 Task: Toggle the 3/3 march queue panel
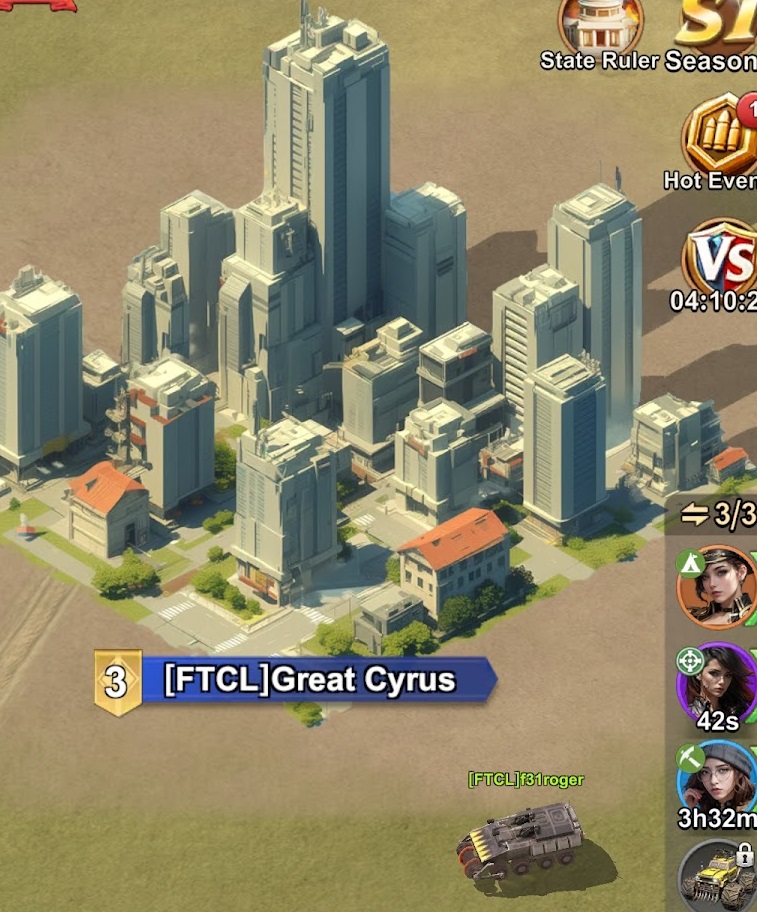click(718, 515)
